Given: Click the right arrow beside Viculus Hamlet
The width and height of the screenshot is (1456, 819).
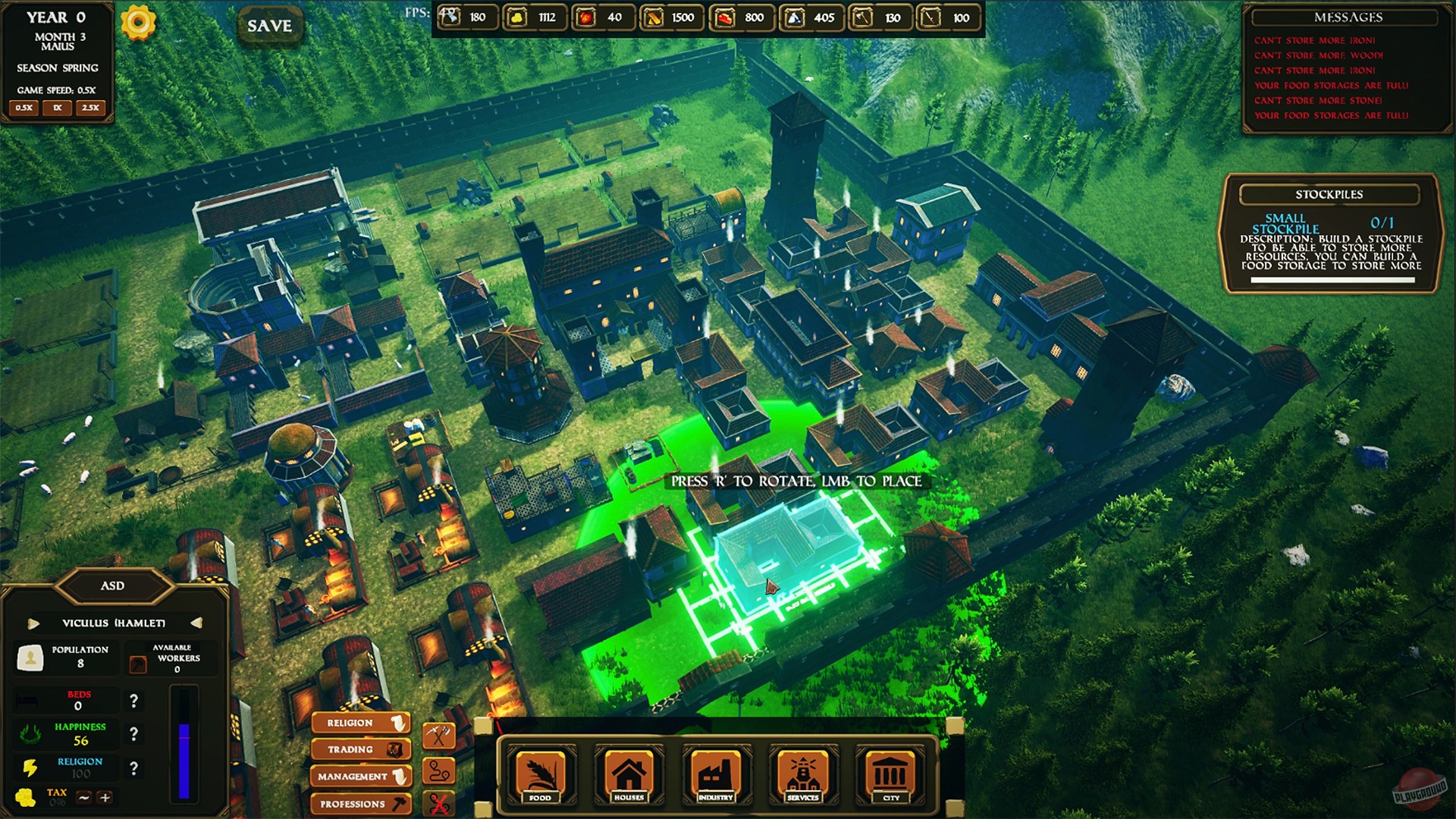Looking at the screenshot, I should [x=199, y=622].
